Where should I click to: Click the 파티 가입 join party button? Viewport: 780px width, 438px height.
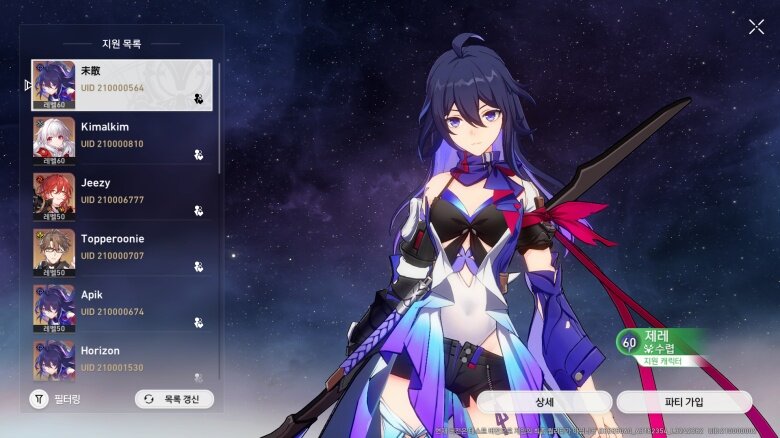click(684, 402)
